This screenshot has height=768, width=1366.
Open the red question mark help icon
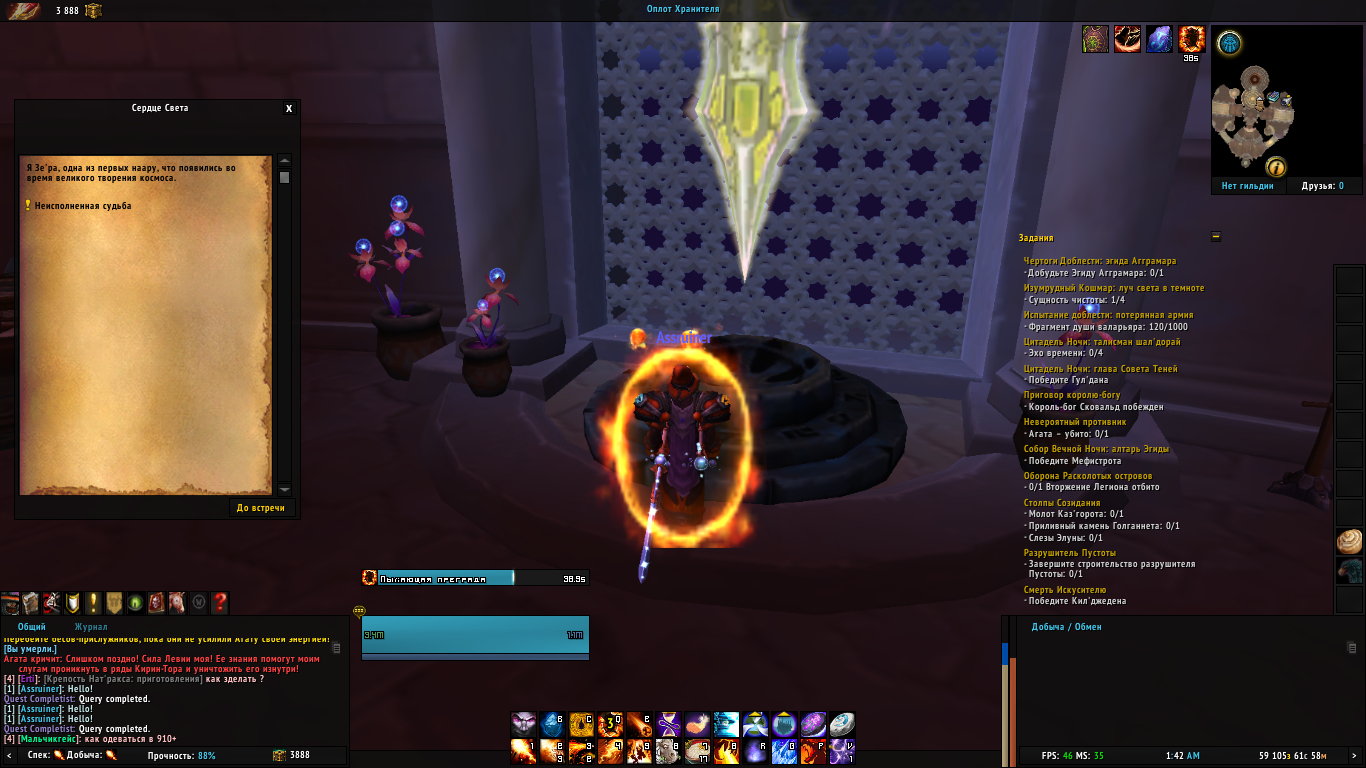click(x=220, y=603)
